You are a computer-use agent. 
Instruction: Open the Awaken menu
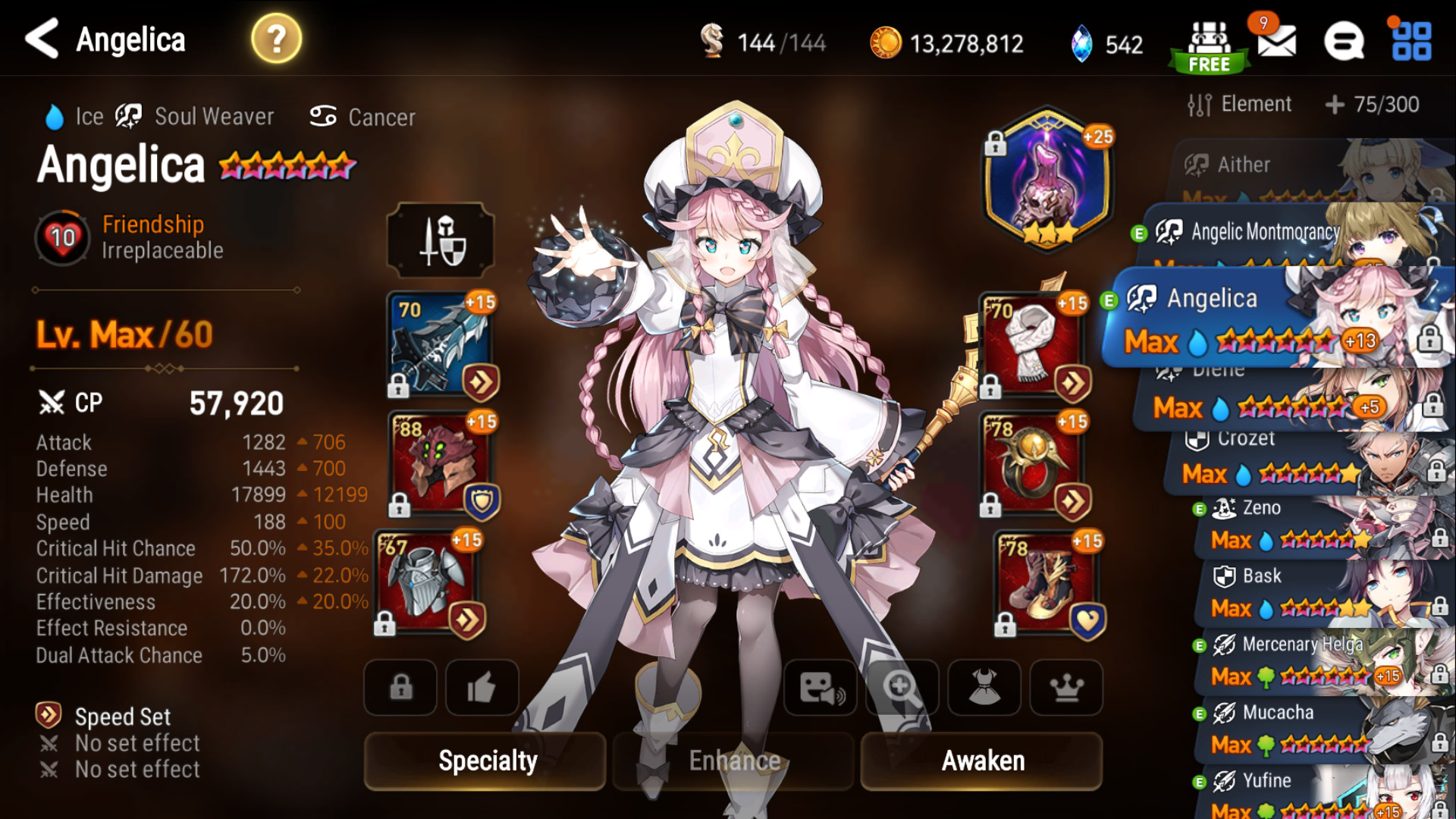point(982,761)
